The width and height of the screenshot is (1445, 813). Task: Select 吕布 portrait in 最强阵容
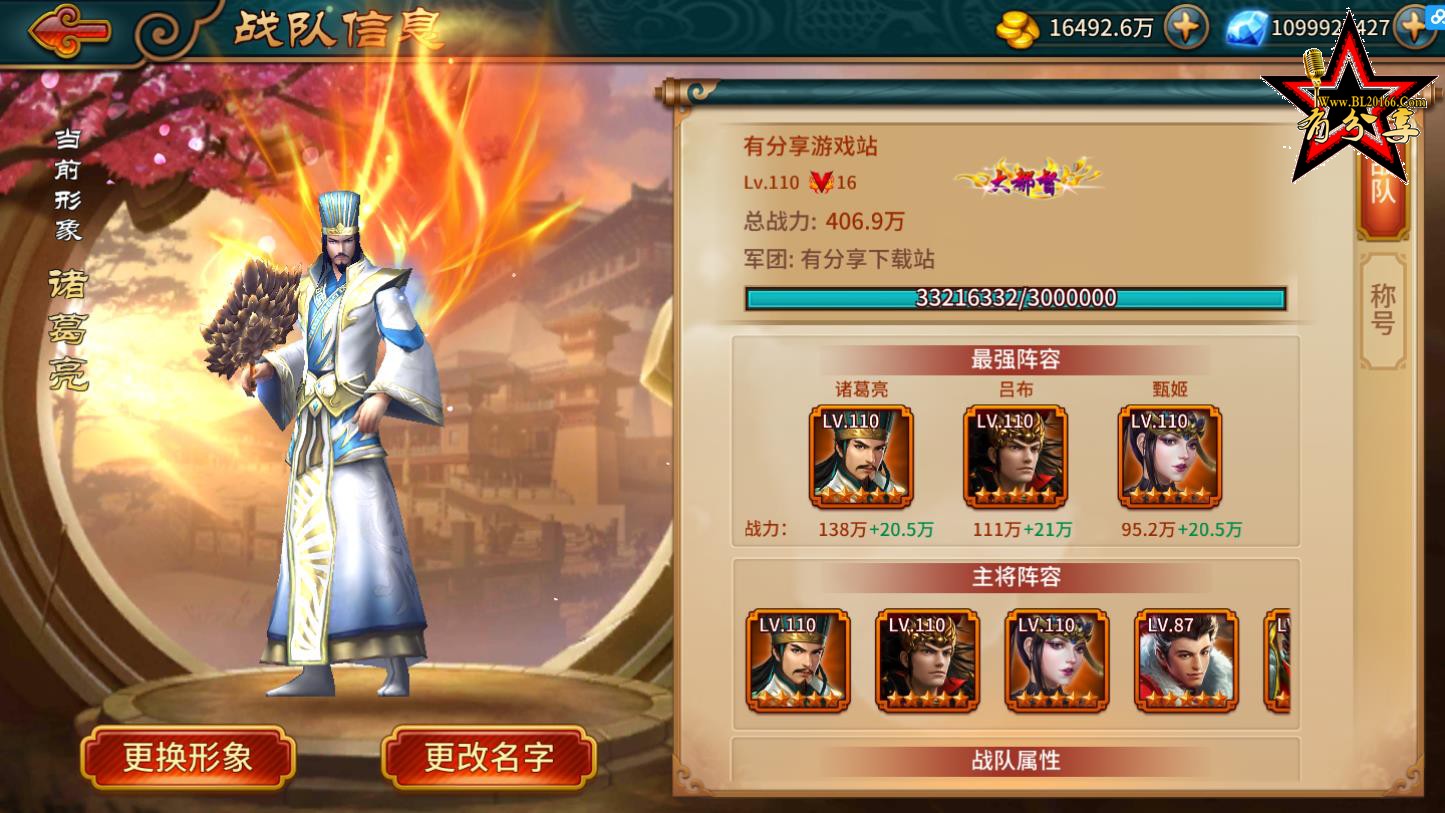pos(1015,457)
